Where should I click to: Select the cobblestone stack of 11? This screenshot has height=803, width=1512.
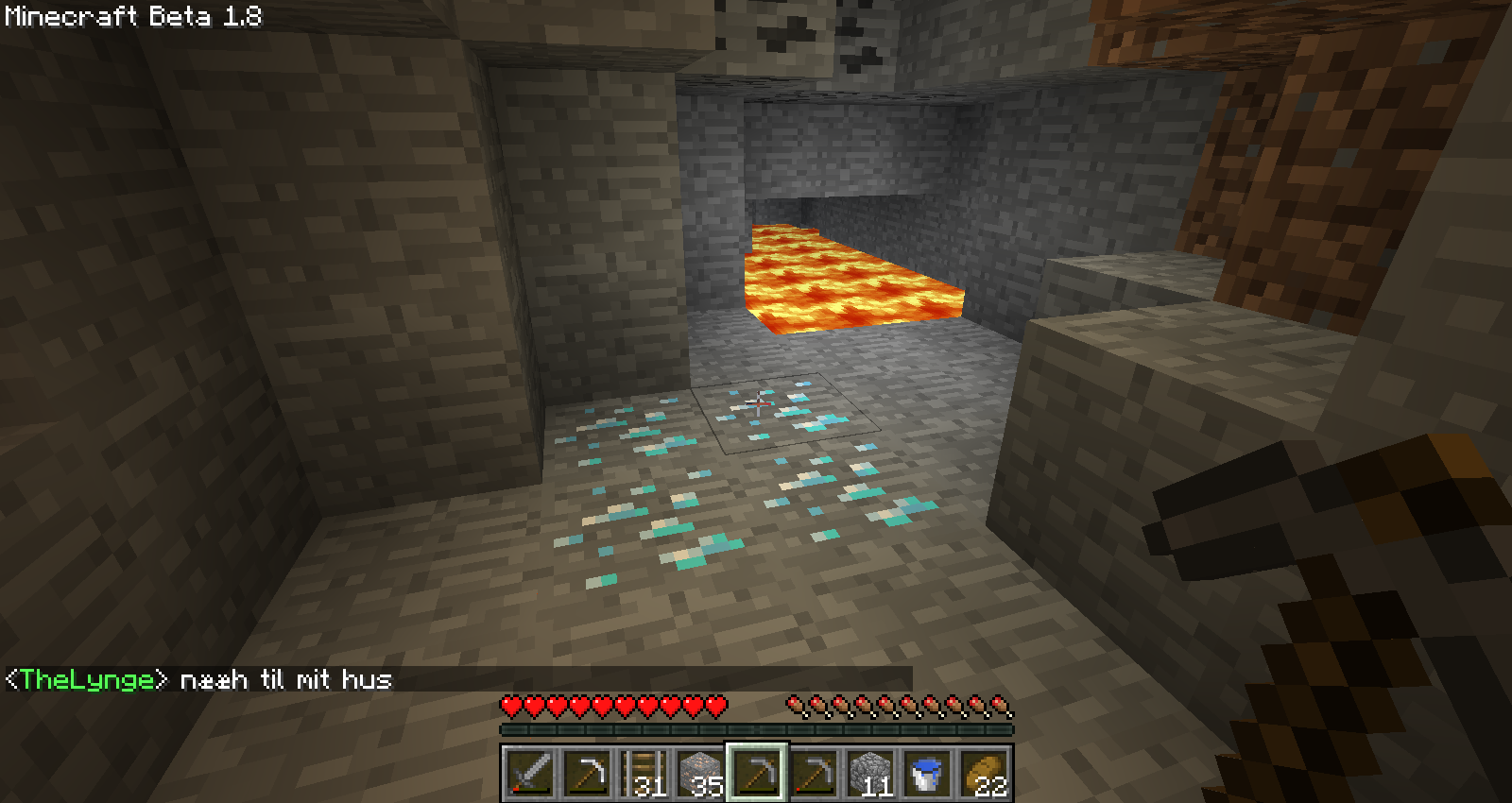[870, 774]
